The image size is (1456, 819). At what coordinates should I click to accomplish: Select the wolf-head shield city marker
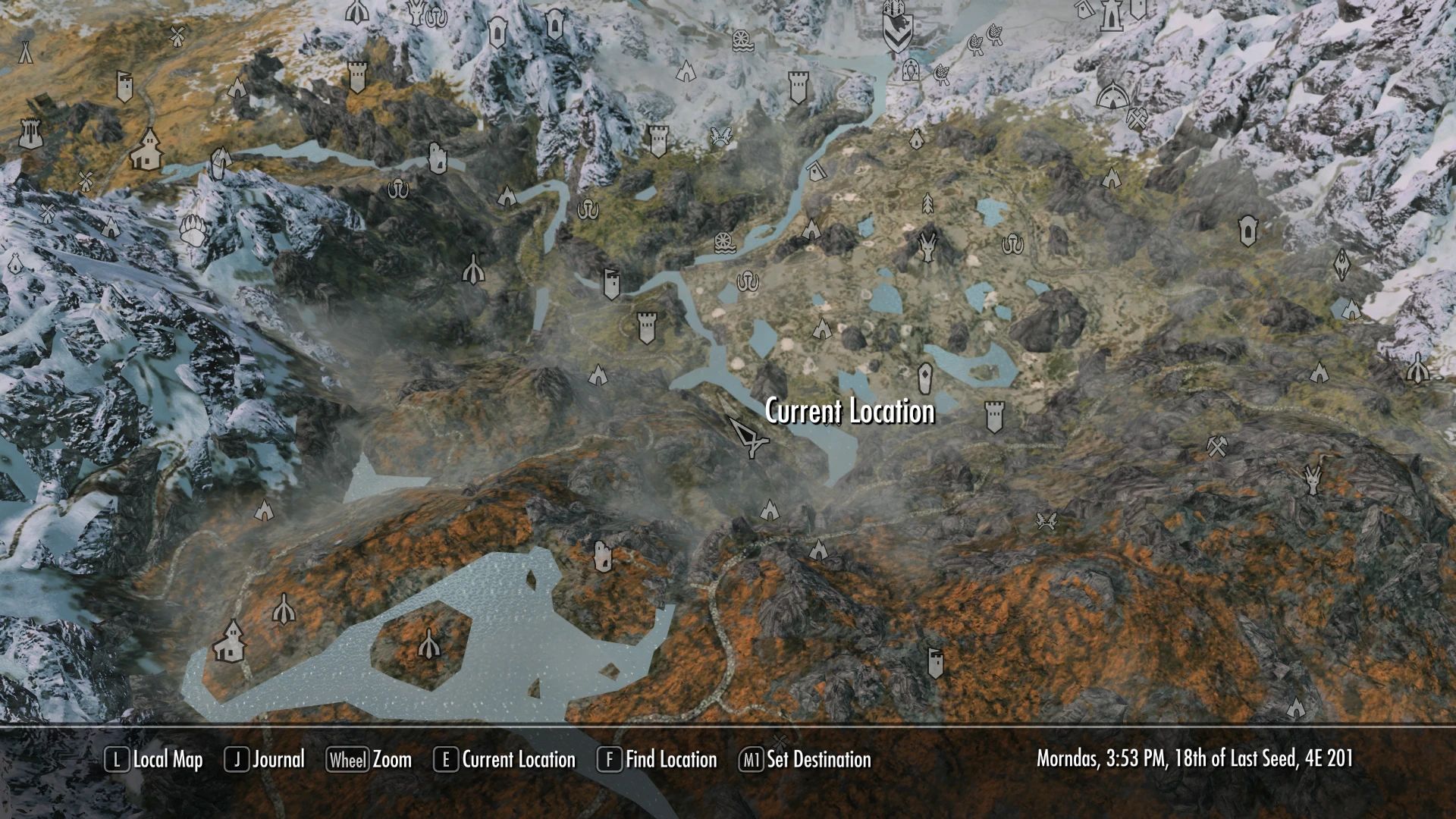click(x=898, y=32)
